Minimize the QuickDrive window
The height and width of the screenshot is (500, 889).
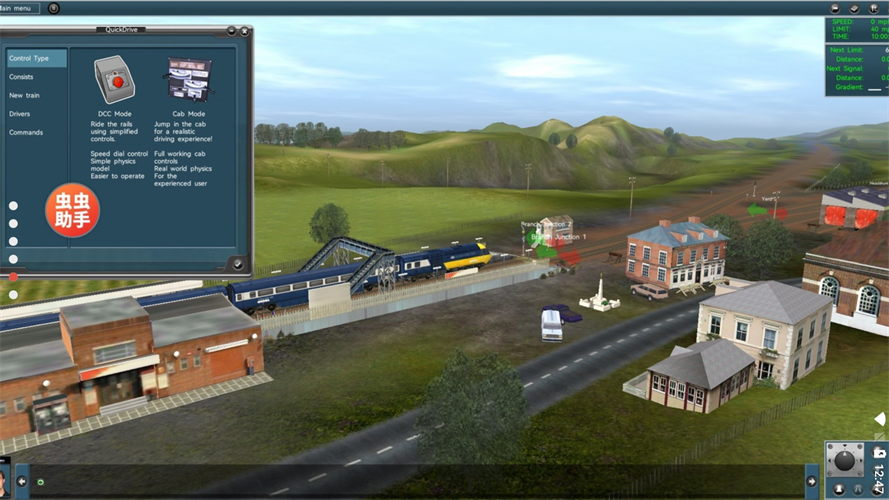pyautogui.click(x=231, y=31)
